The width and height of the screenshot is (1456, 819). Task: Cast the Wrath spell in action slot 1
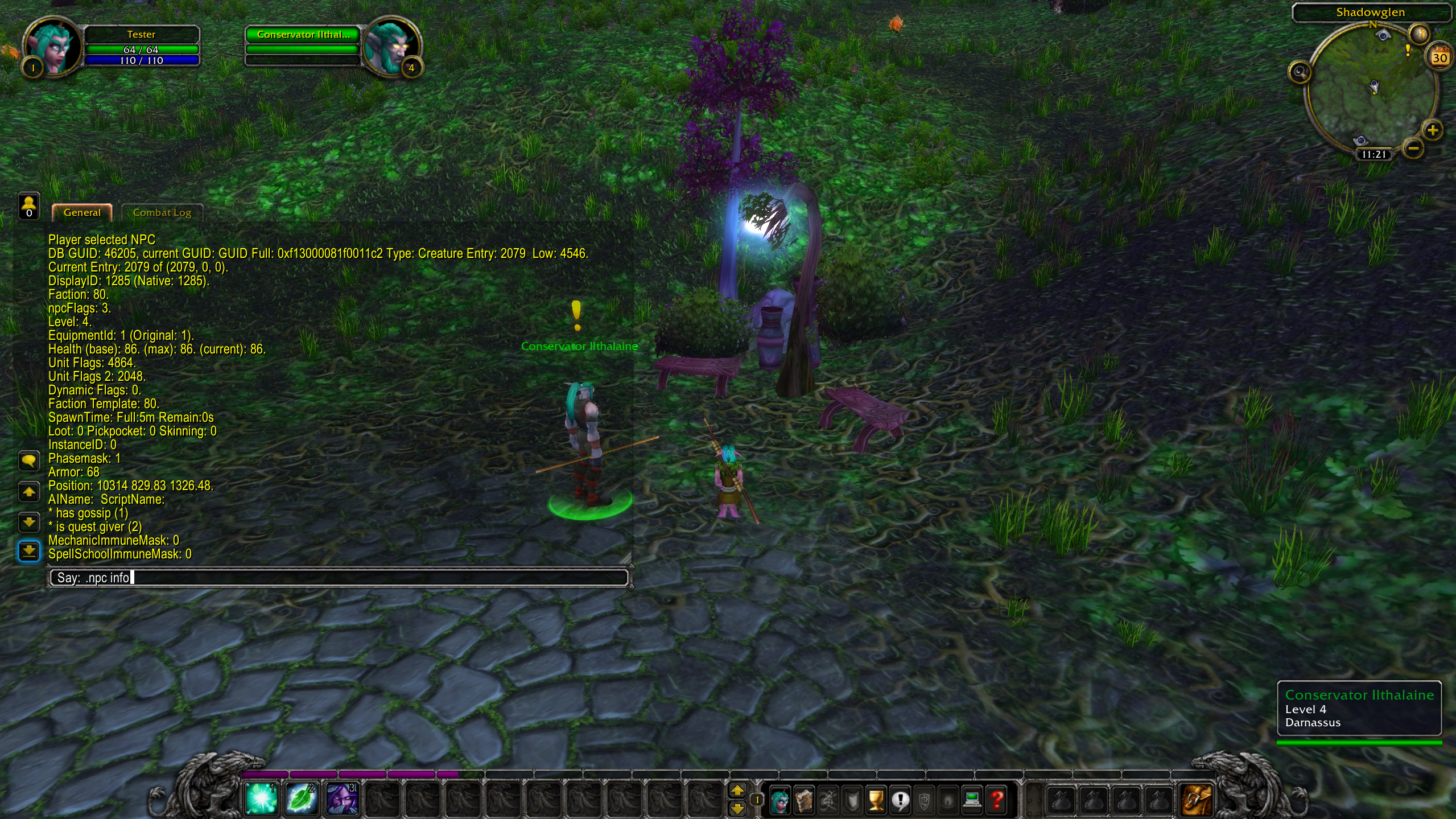point(261,799)
